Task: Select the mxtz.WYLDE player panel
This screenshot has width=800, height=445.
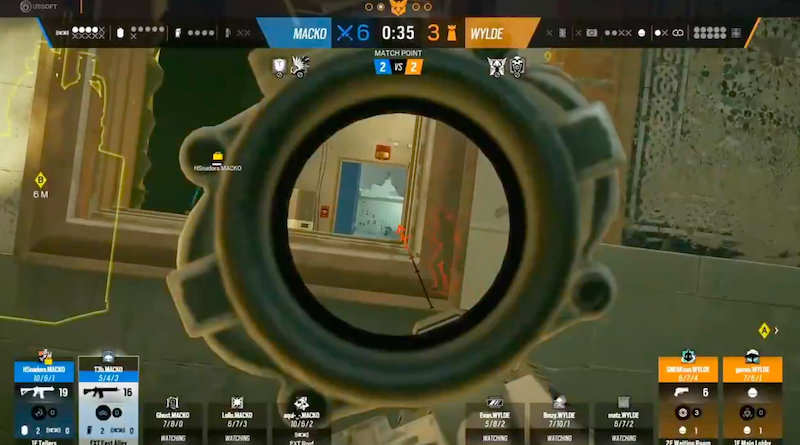Action: coord(624,417)
